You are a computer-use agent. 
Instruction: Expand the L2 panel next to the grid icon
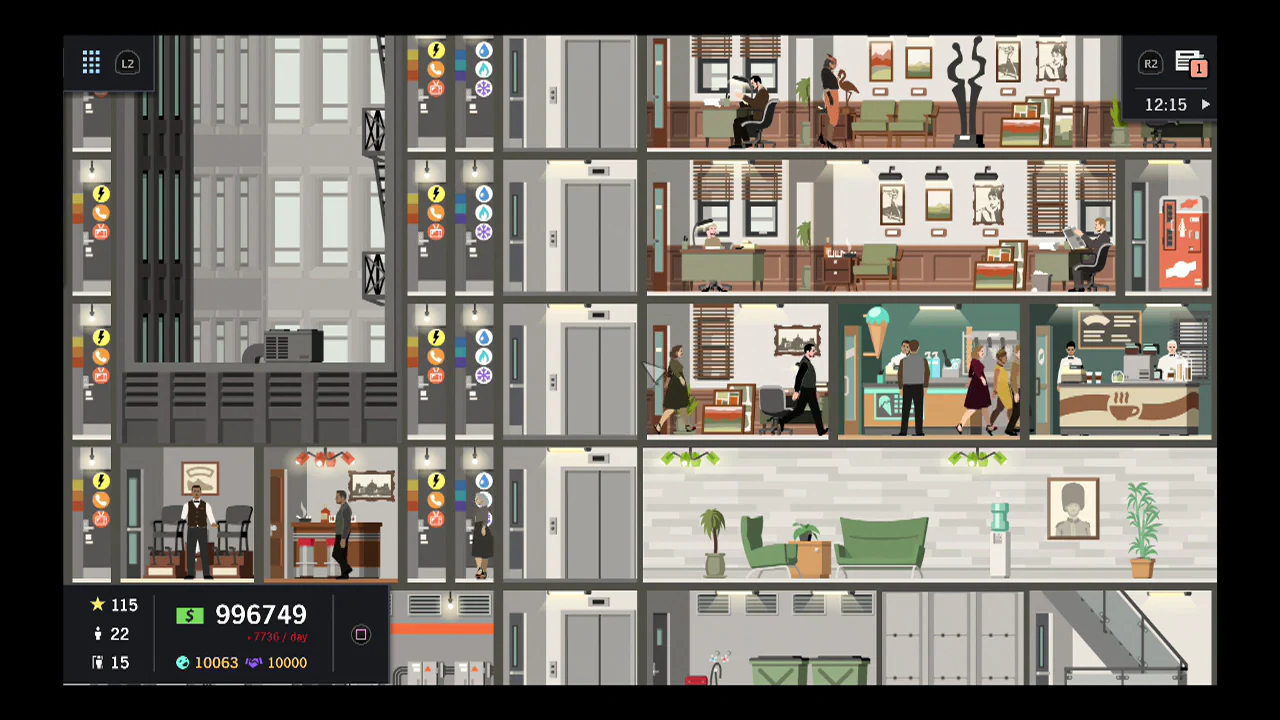pos(128,63)
